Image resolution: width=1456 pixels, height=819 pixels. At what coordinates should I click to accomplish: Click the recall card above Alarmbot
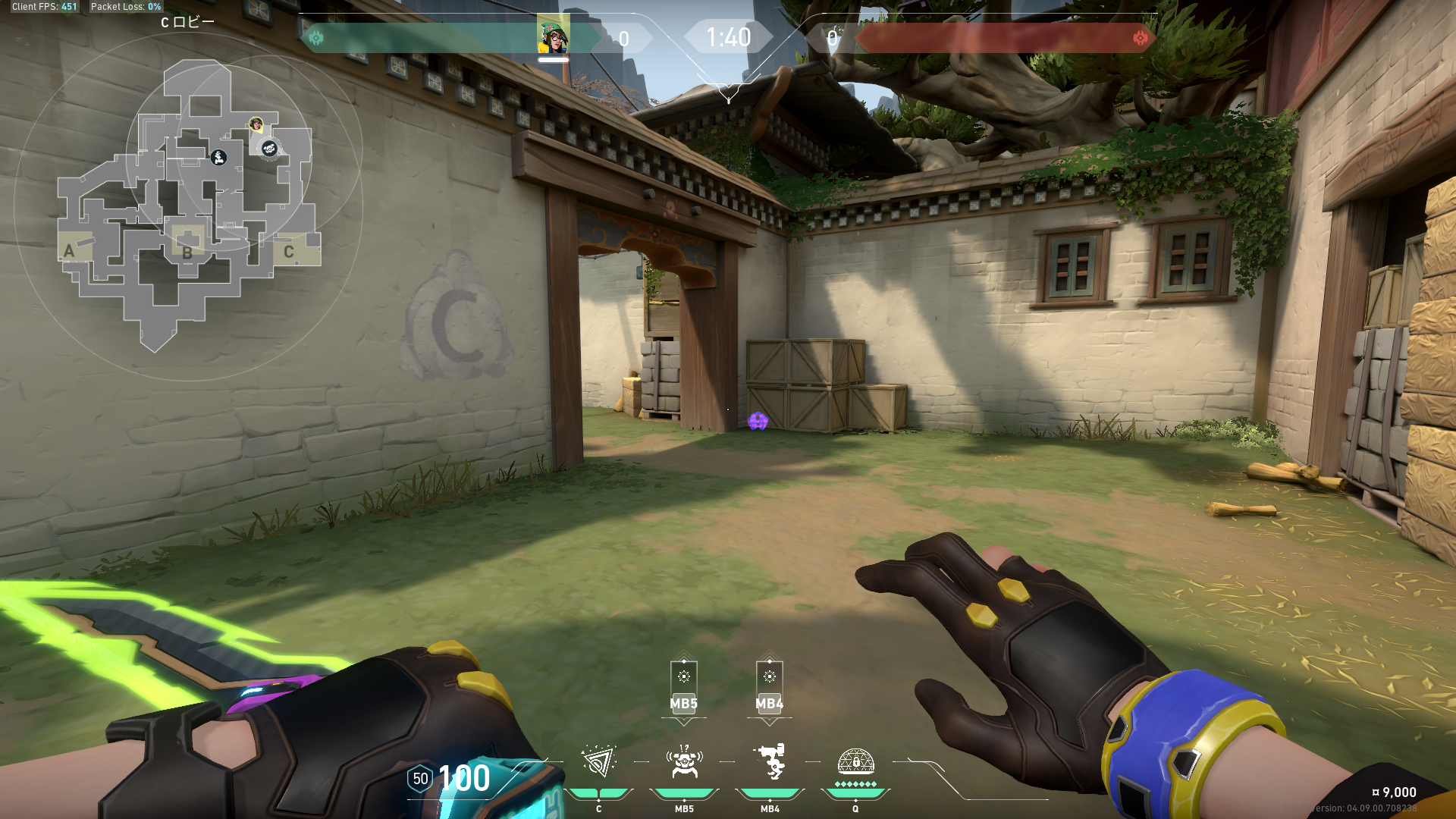(683, 686)
